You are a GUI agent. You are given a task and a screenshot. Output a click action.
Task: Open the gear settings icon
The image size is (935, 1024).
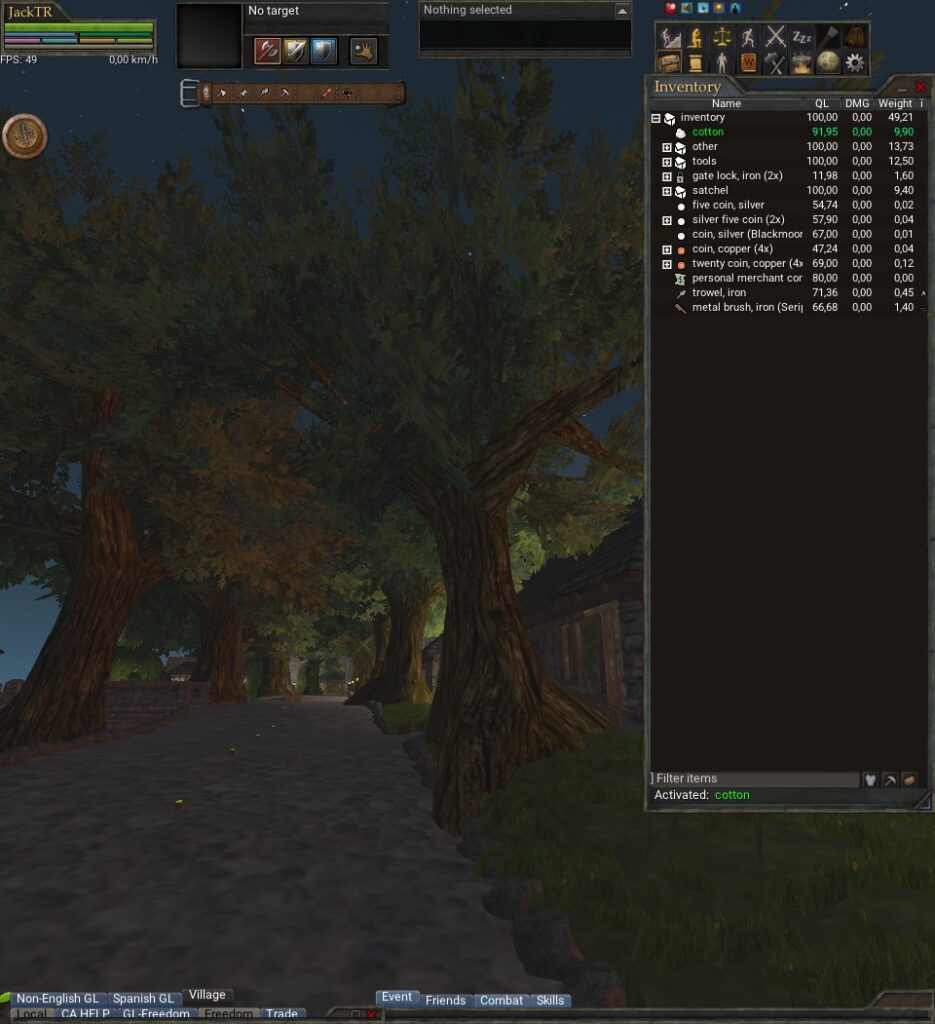point(854,63)
